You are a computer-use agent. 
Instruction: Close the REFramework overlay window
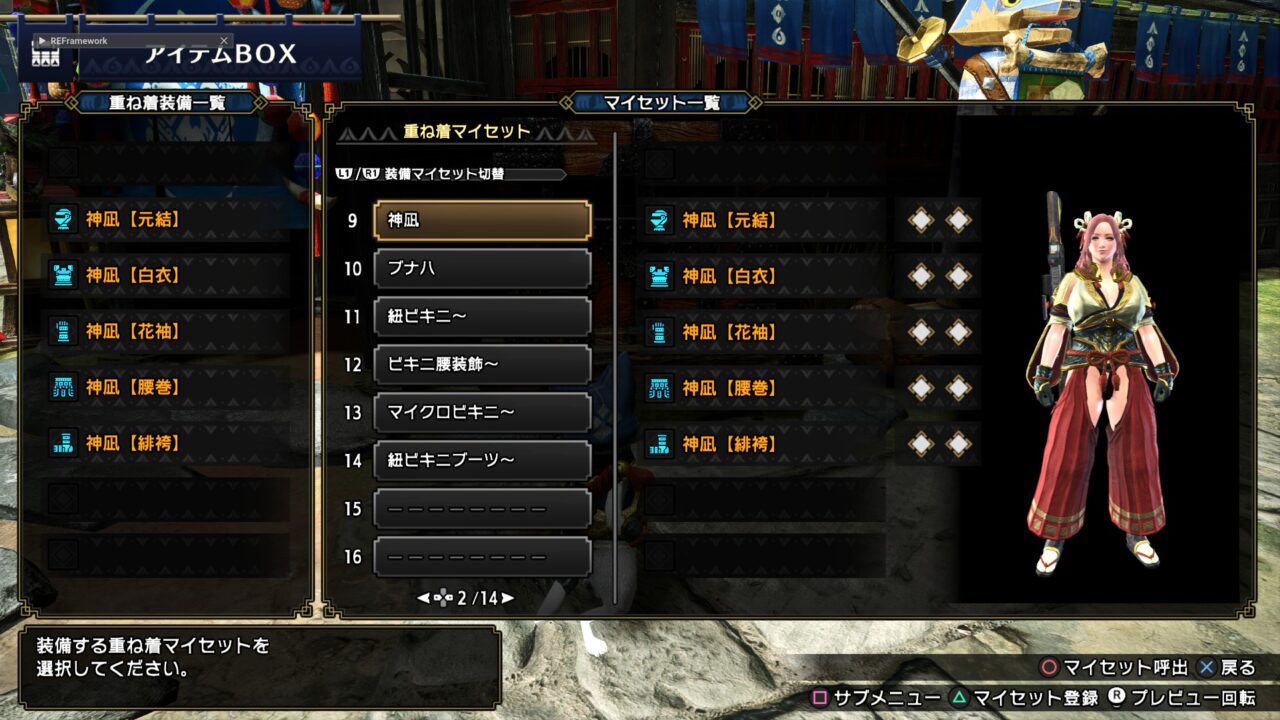coord(224,41)
